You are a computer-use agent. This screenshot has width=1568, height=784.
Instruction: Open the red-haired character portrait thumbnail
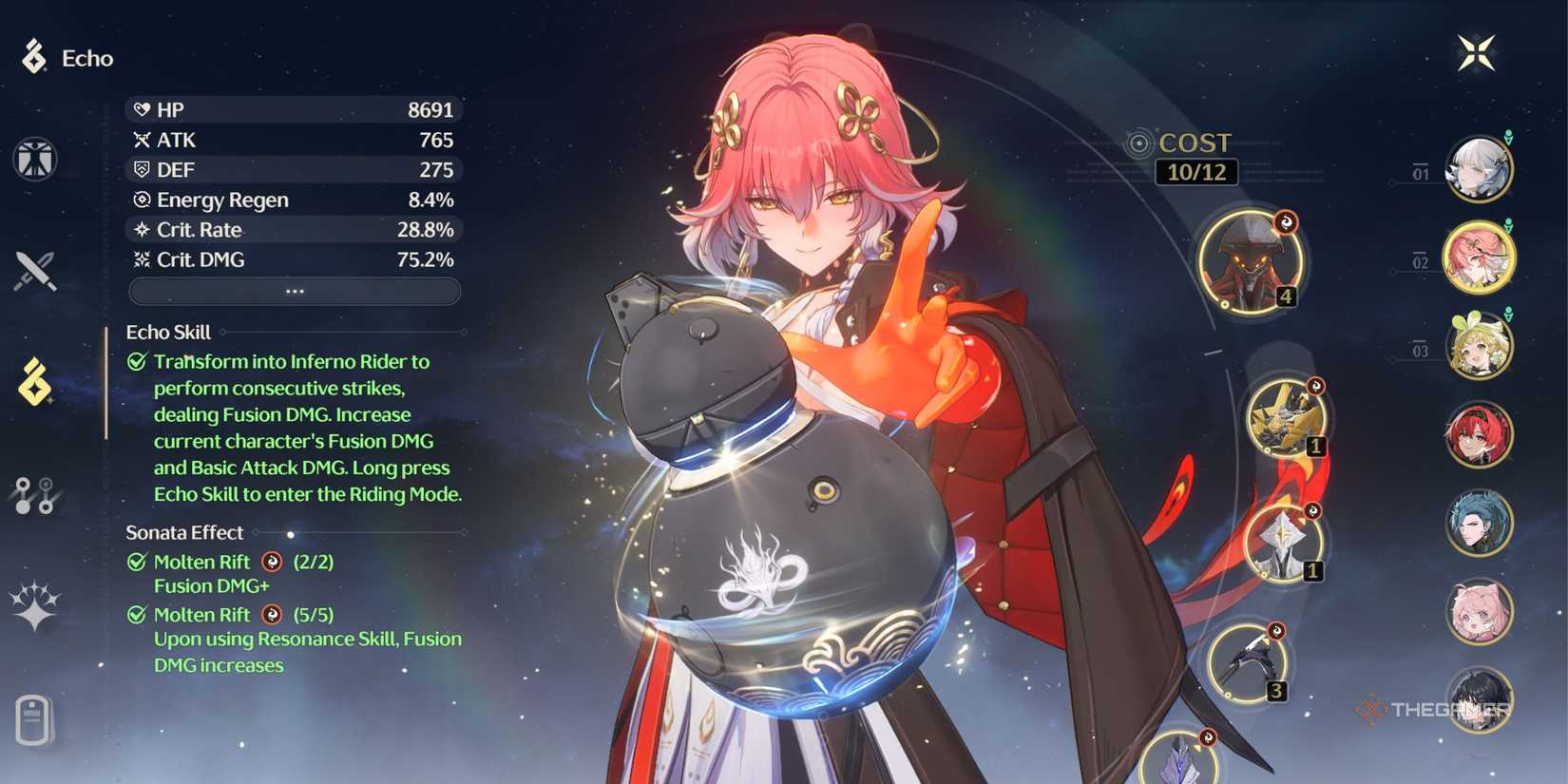[1480, 435]
